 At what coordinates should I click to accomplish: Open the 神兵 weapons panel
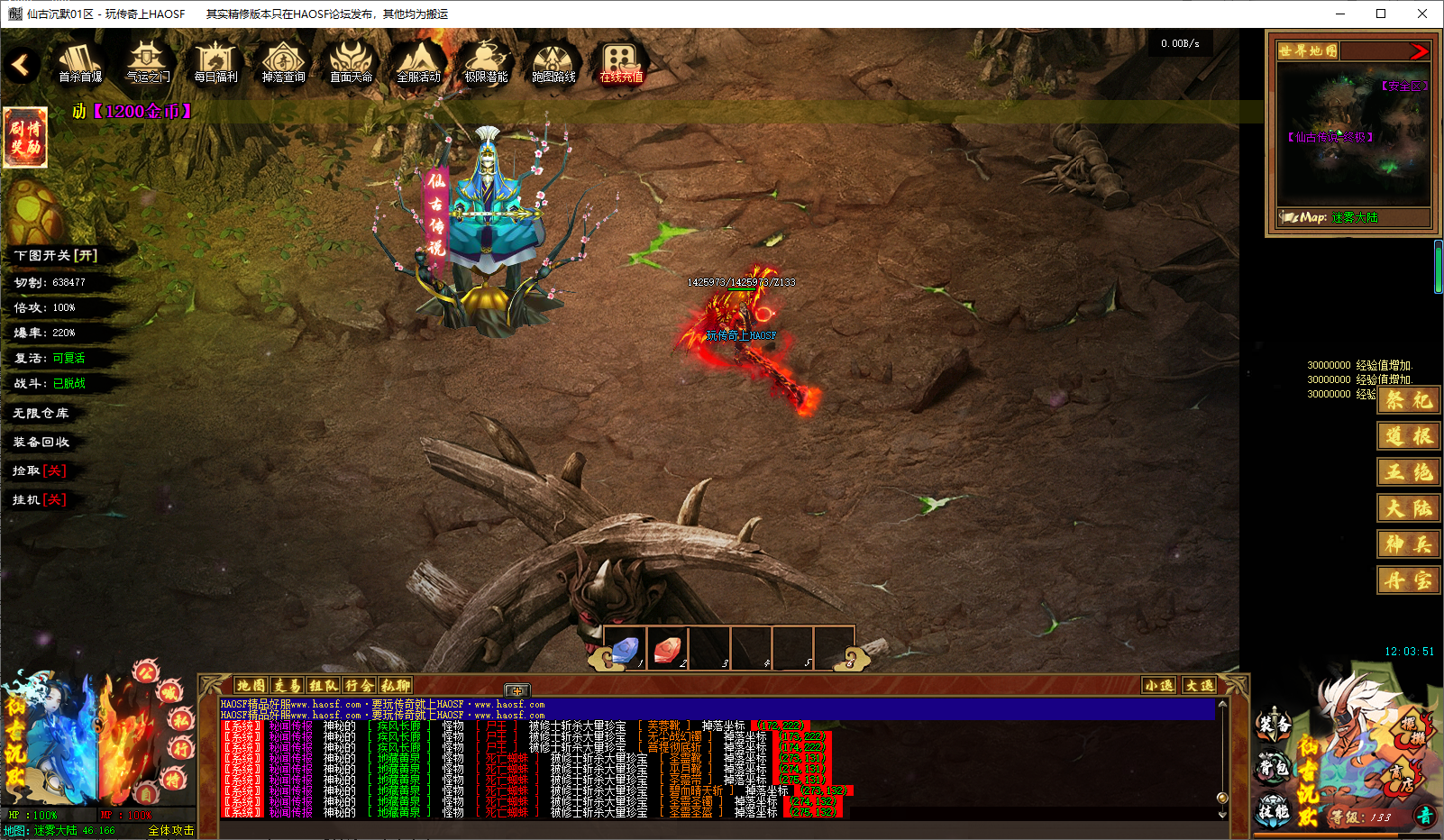coord(1408,544)
